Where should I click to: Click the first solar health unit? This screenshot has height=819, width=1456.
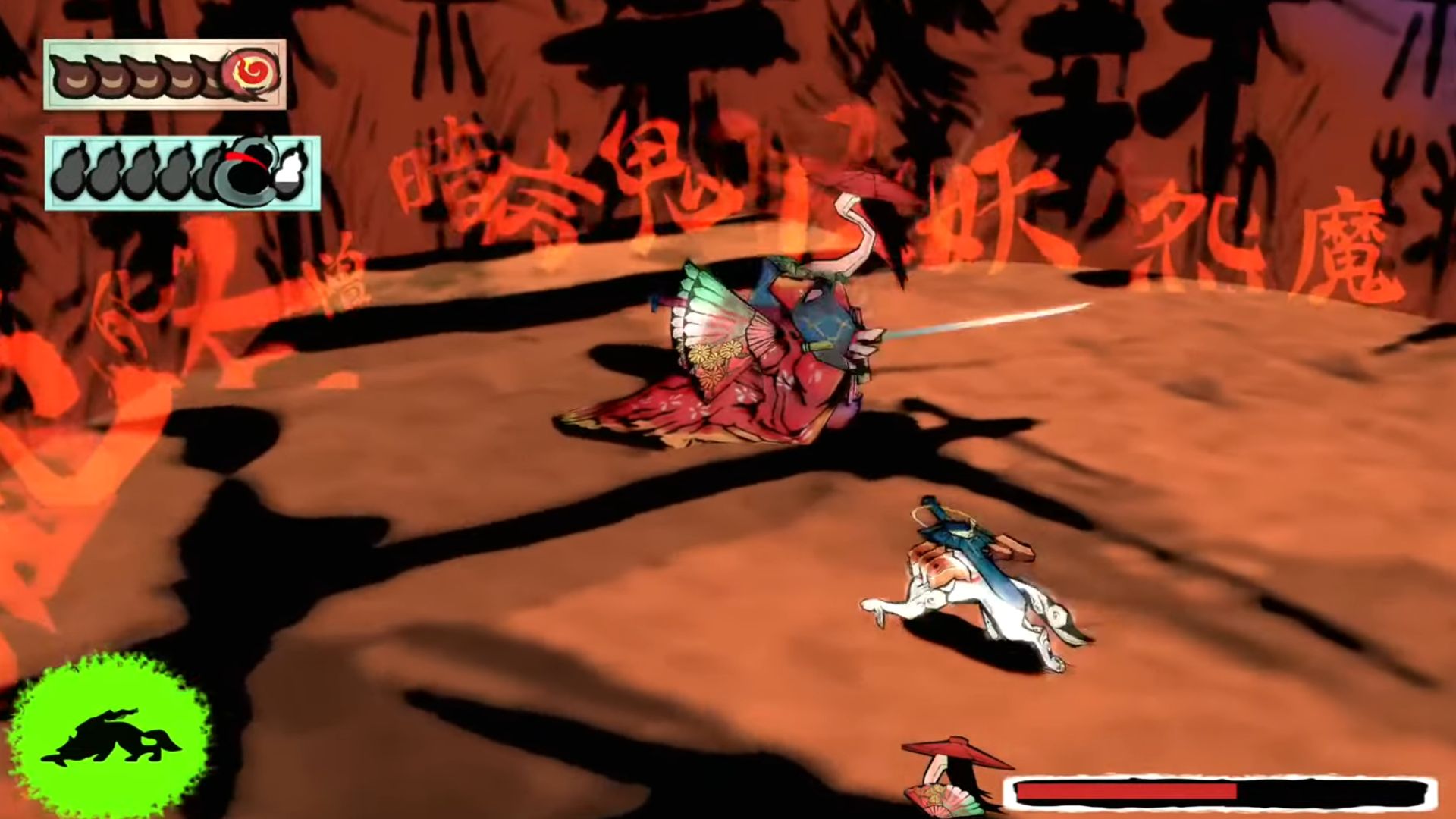pos(73,76)
